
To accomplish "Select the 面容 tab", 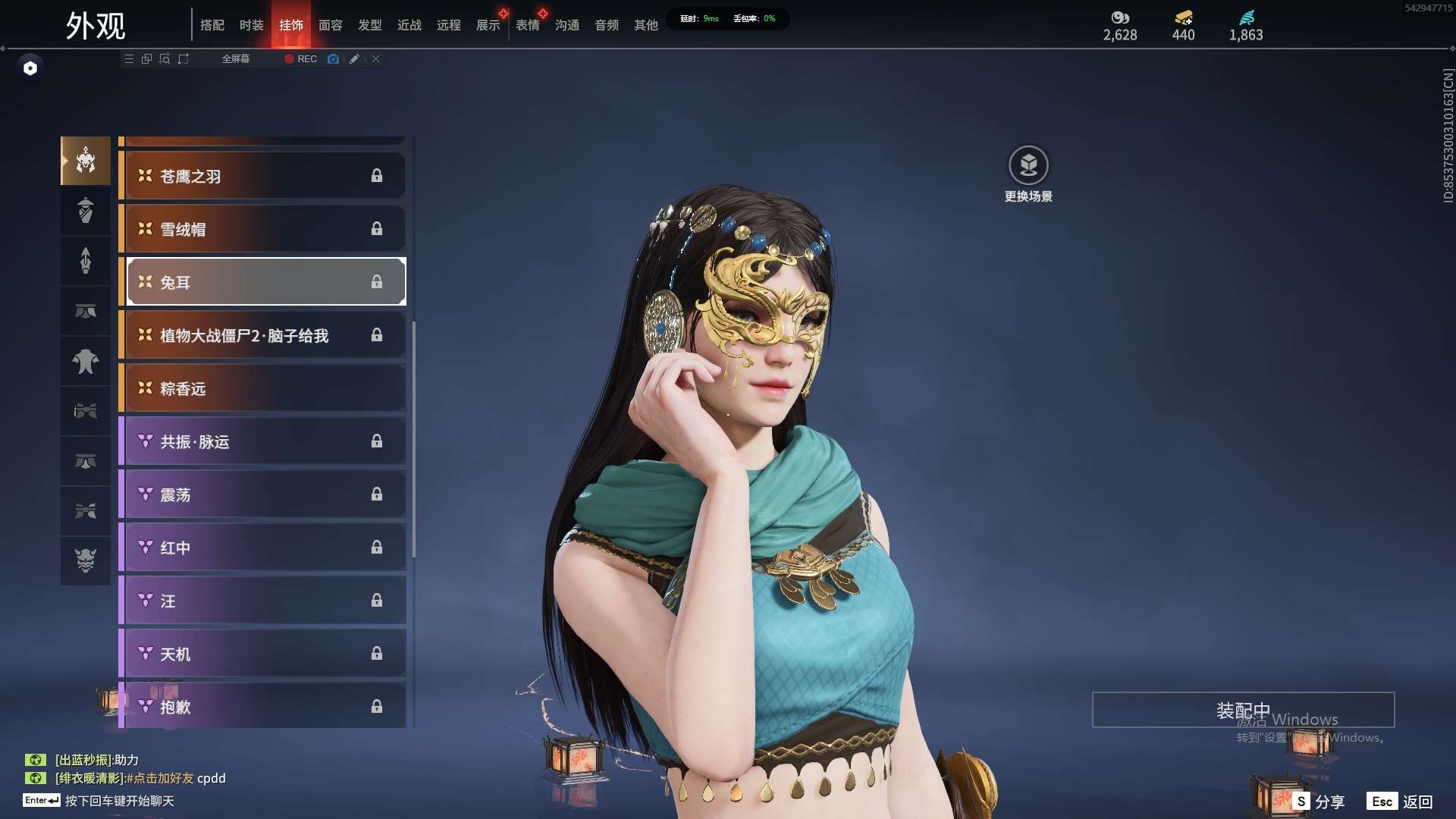I will (x=330, y=25).
